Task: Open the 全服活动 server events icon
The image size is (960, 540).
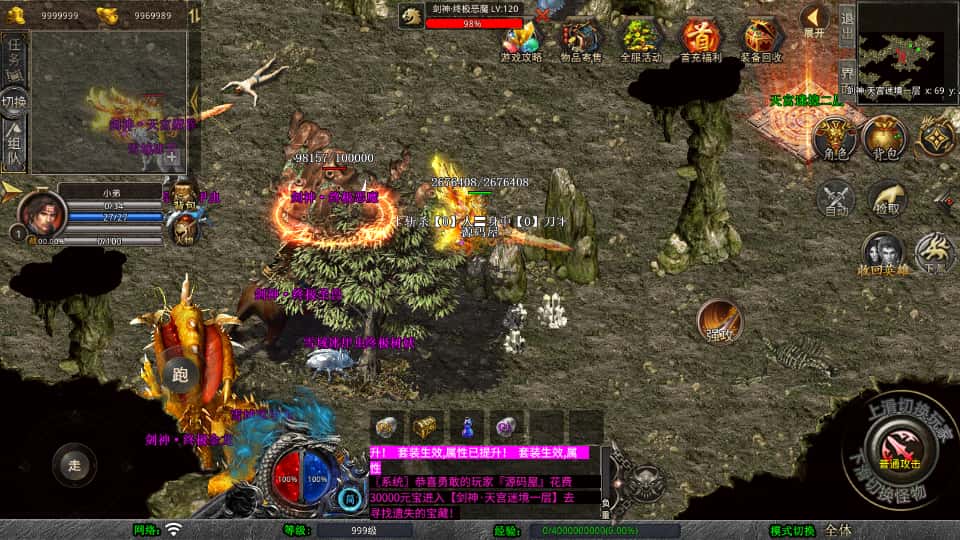Action: click(641, 40)
